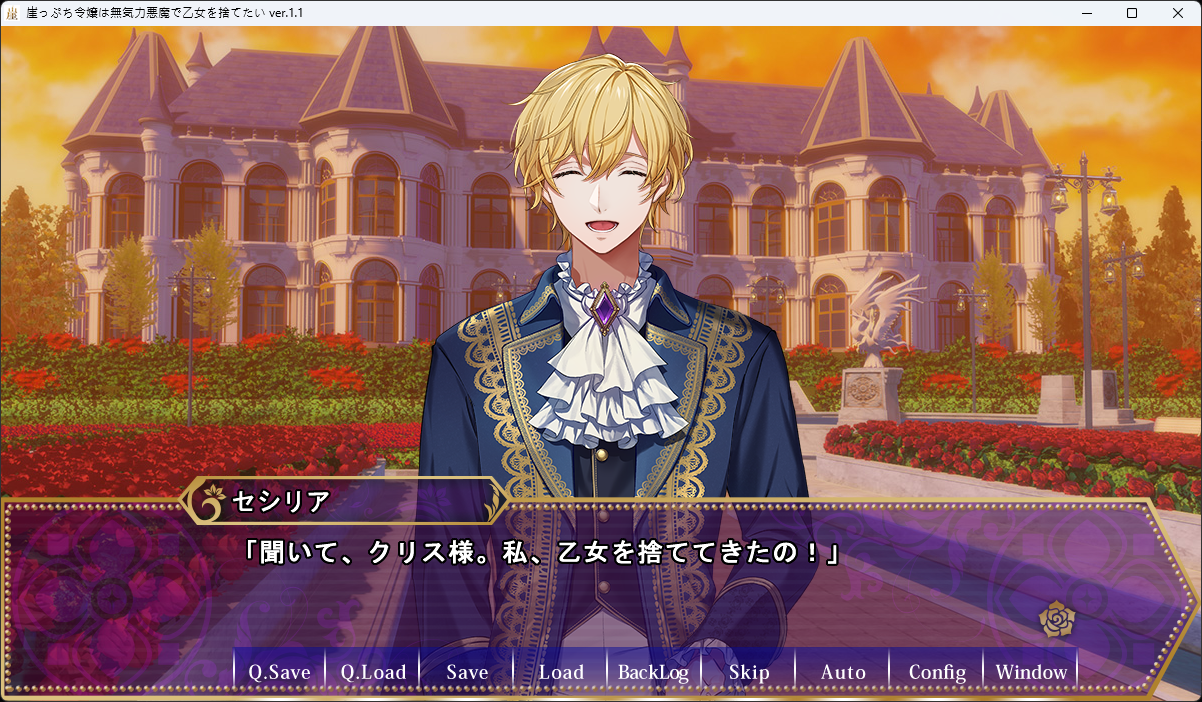This screenshot has width=1202, height=702.
Task: Hide the message box with Window
Action: tap(1031, 672)
